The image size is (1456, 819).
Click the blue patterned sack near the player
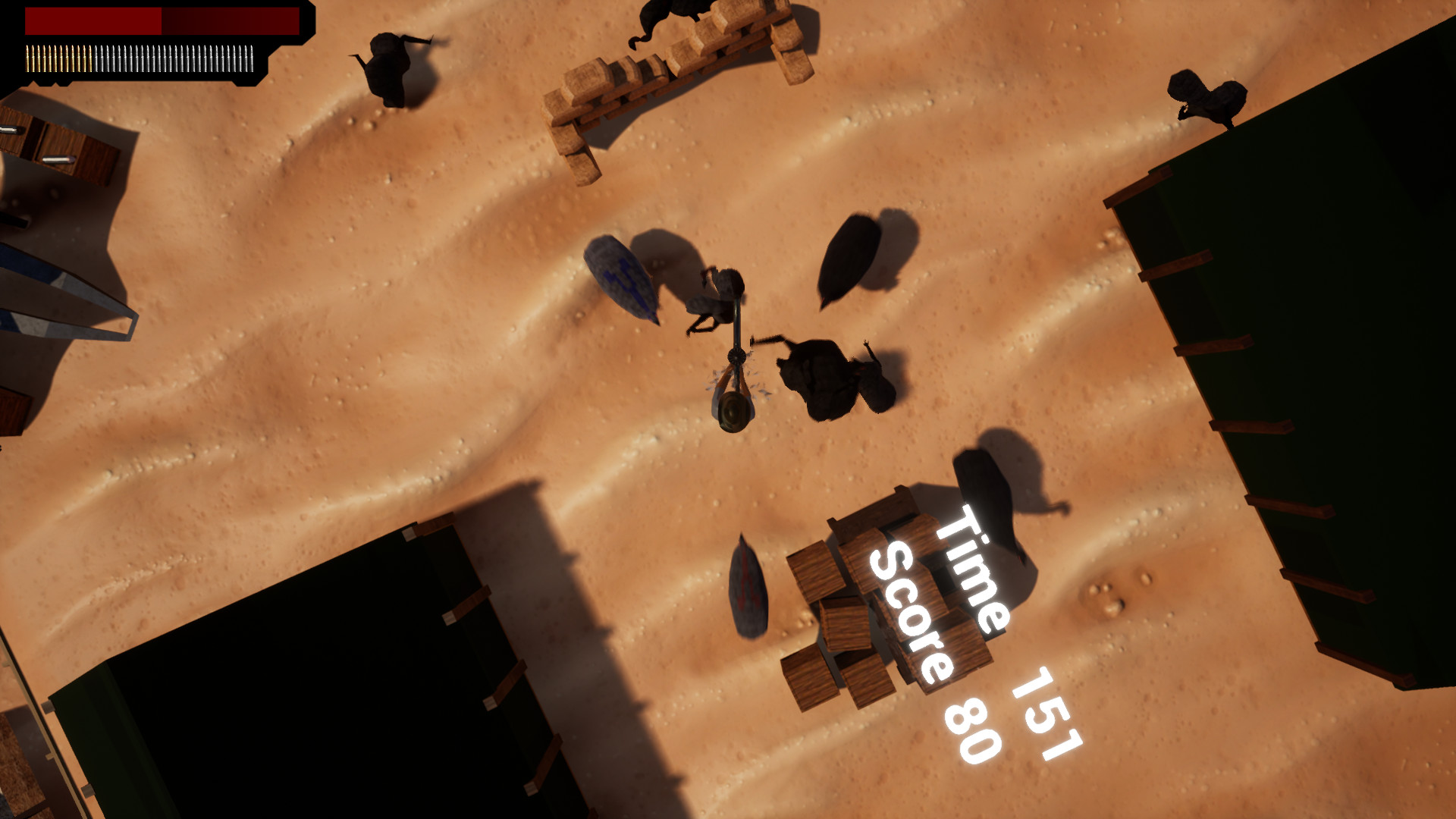point(622,277)
